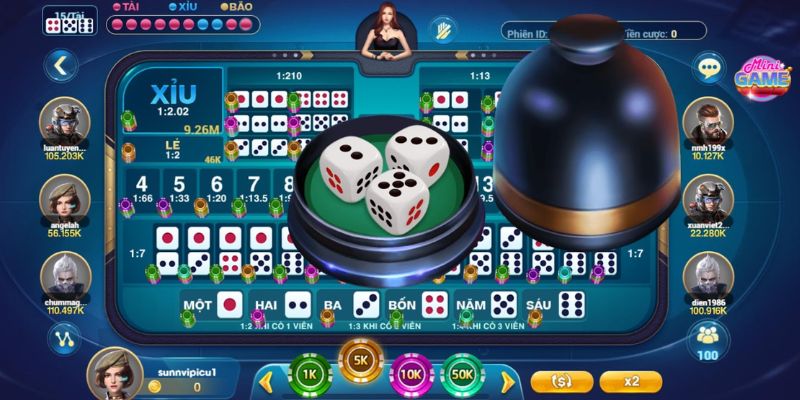Bet on the LẺ area

[173, 150]
